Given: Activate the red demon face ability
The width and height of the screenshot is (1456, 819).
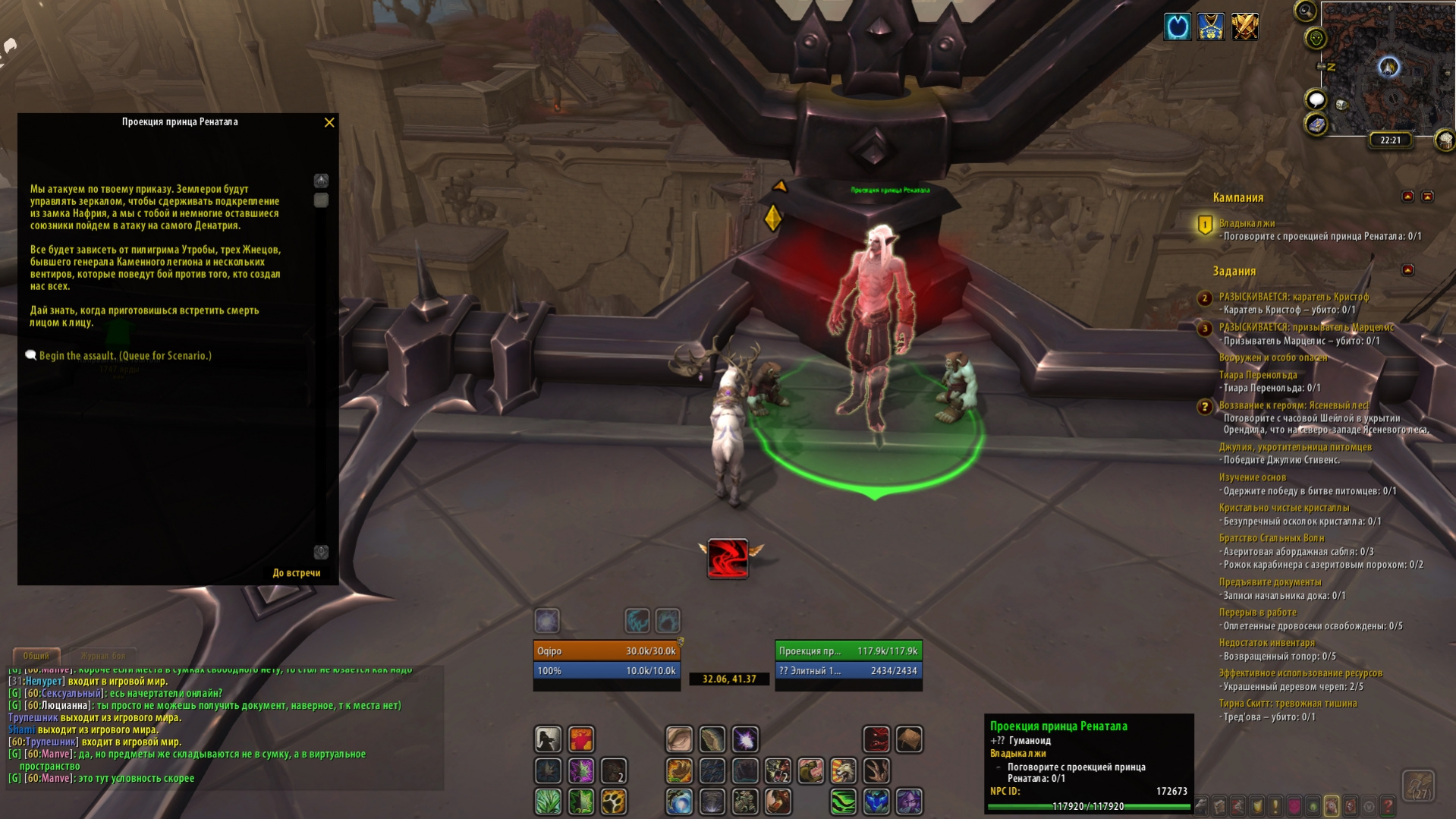Looking at the screenshot, I should coord(876,739).
